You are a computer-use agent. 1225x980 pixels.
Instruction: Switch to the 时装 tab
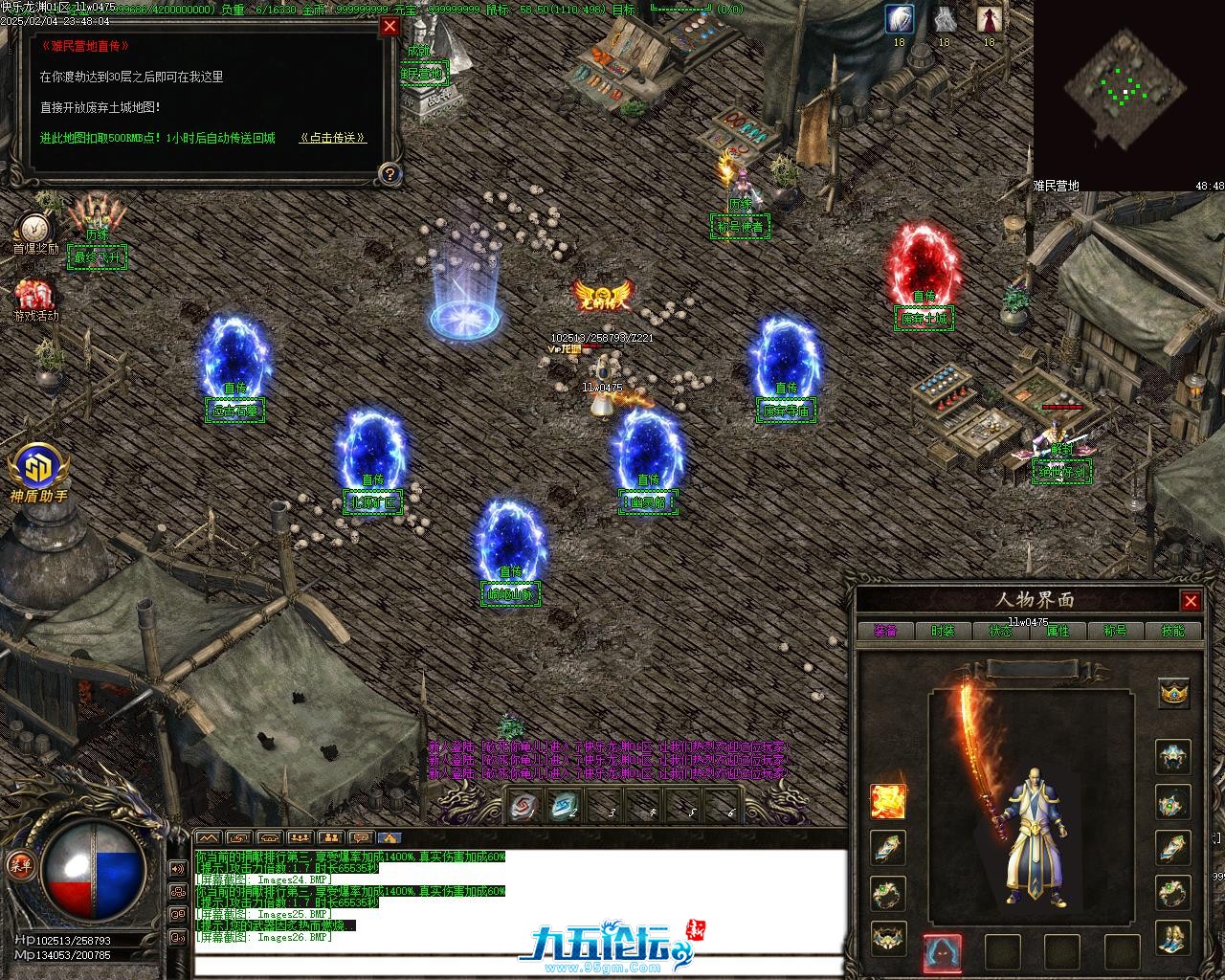tap(943, 631)
